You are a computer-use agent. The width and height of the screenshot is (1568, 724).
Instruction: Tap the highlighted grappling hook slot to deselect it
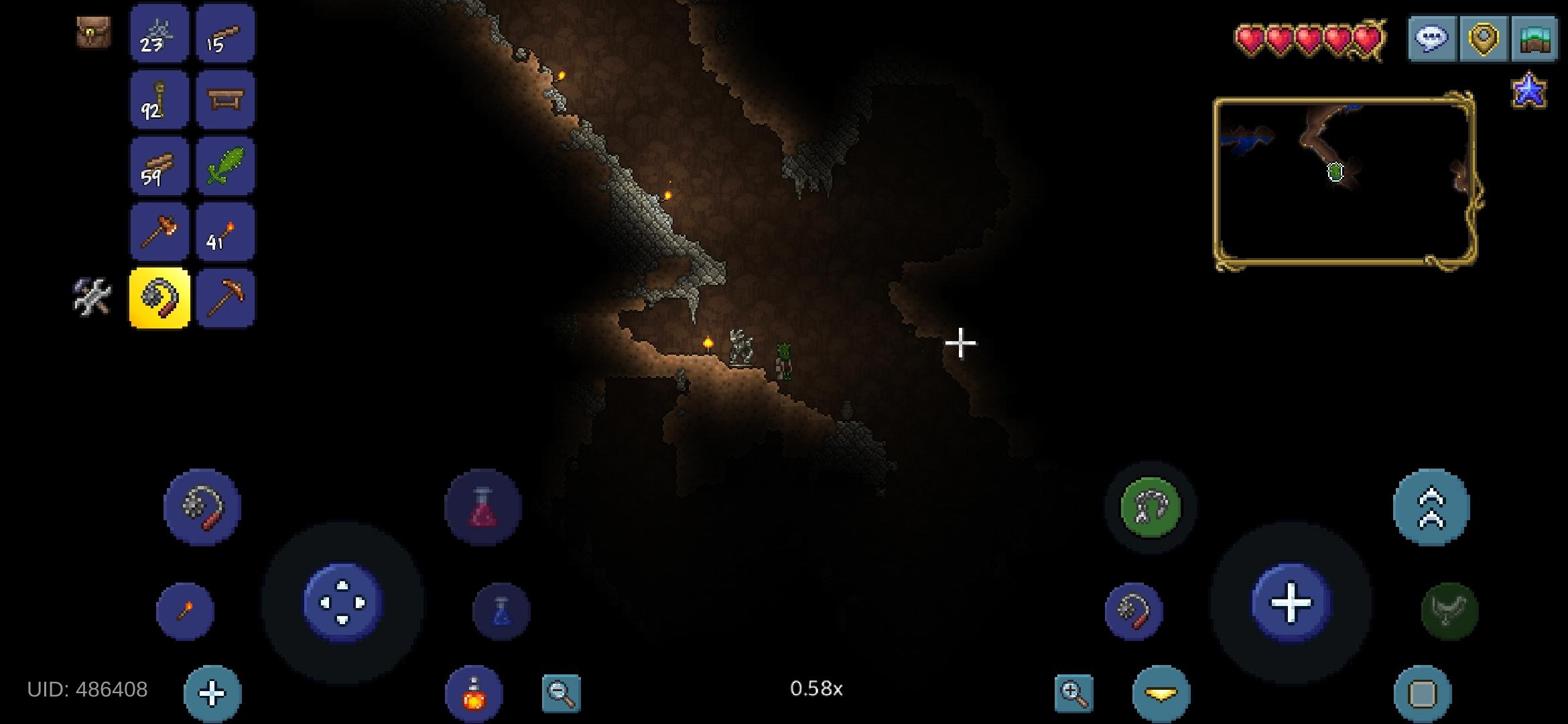(159, 298)
